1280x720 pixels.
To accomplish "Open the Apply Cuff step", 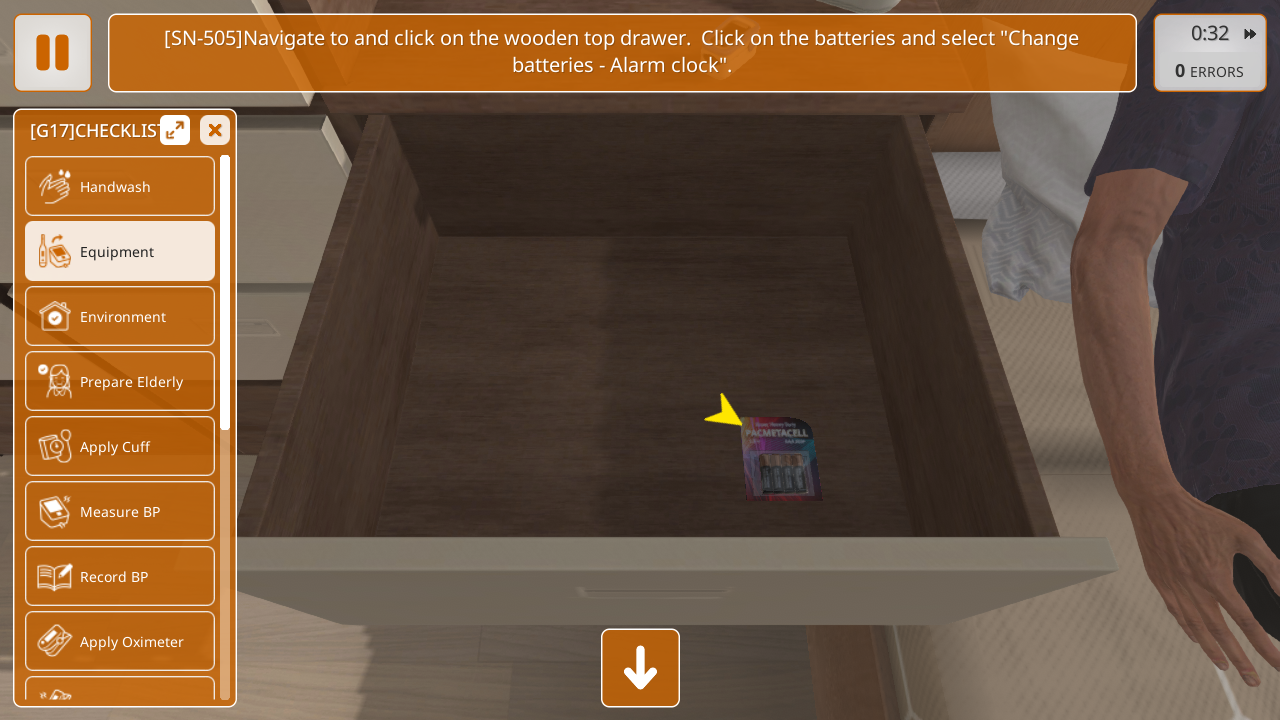I will click(x=120, y=447).
